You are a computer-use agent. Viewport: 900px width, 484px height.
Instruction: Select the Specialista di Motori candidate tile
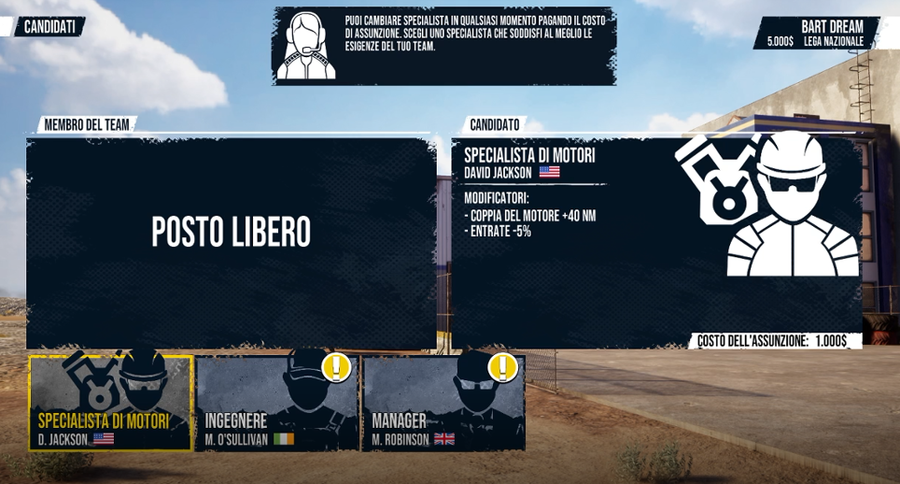pos(111,403)
